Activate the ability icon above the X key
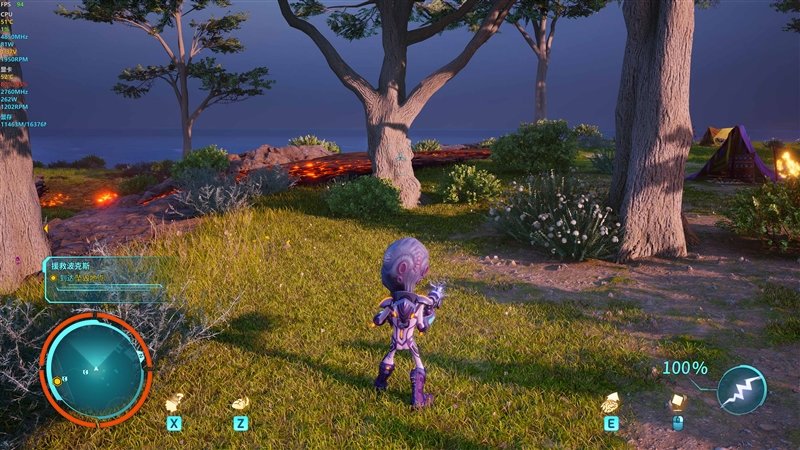Screen dimensions: 800x450 (174, 402)
